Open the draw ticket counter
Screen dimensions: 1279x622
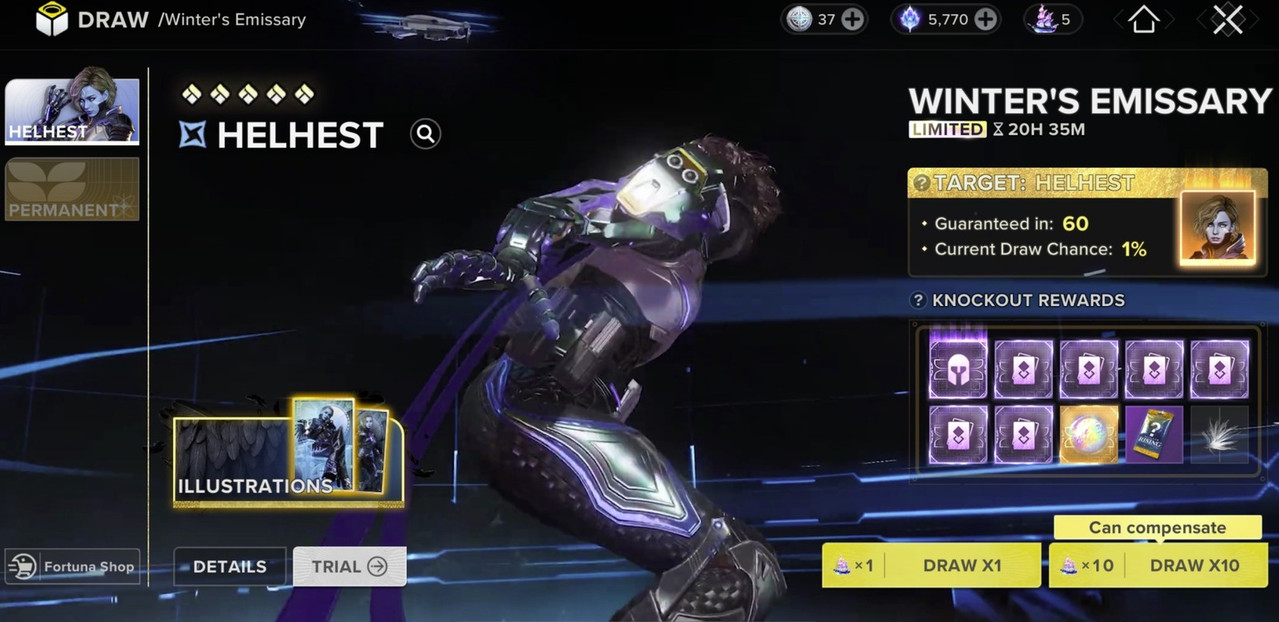pyautogui.click(x=1053, y=19)
